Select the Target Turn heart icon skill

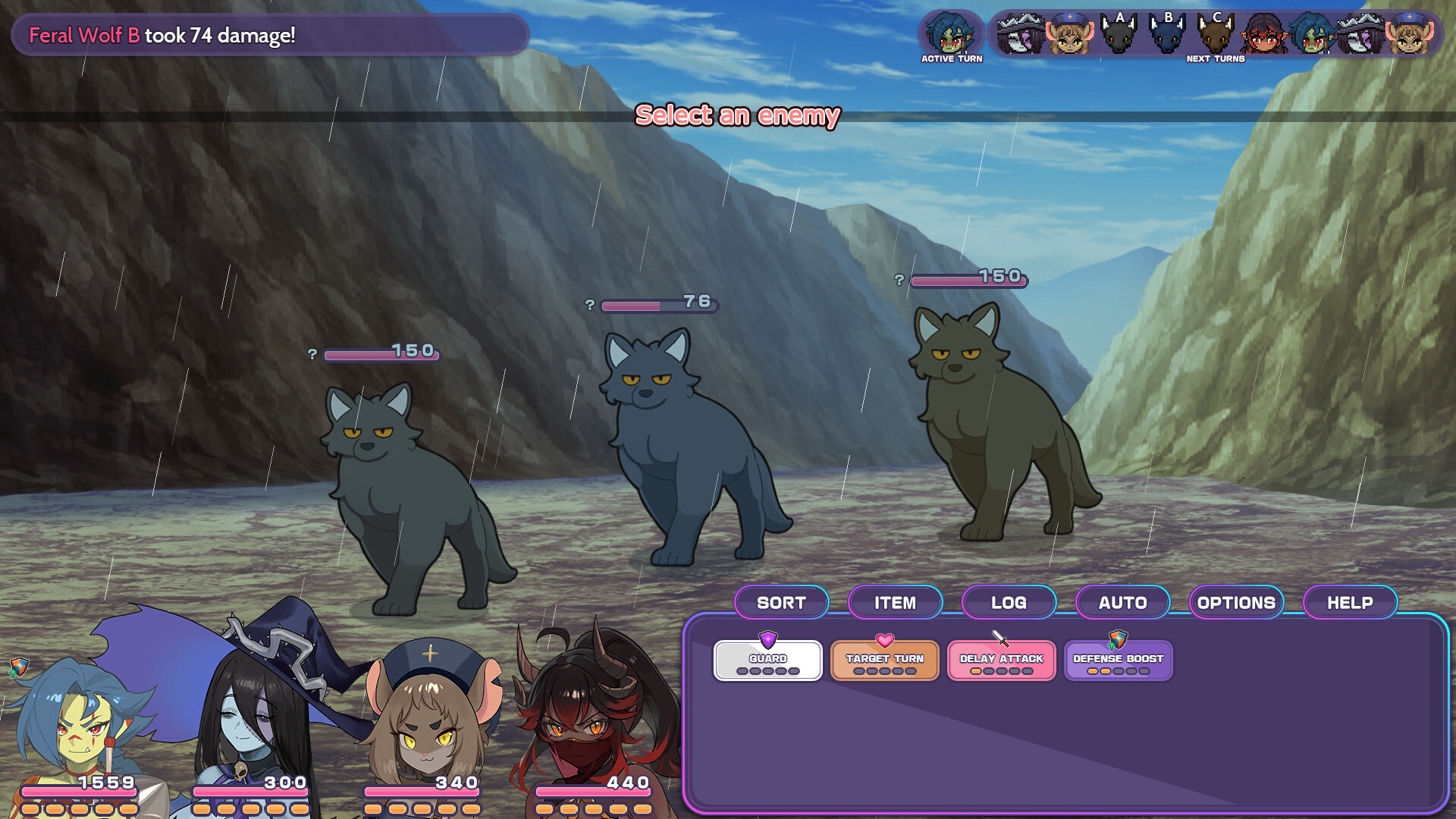883,658
